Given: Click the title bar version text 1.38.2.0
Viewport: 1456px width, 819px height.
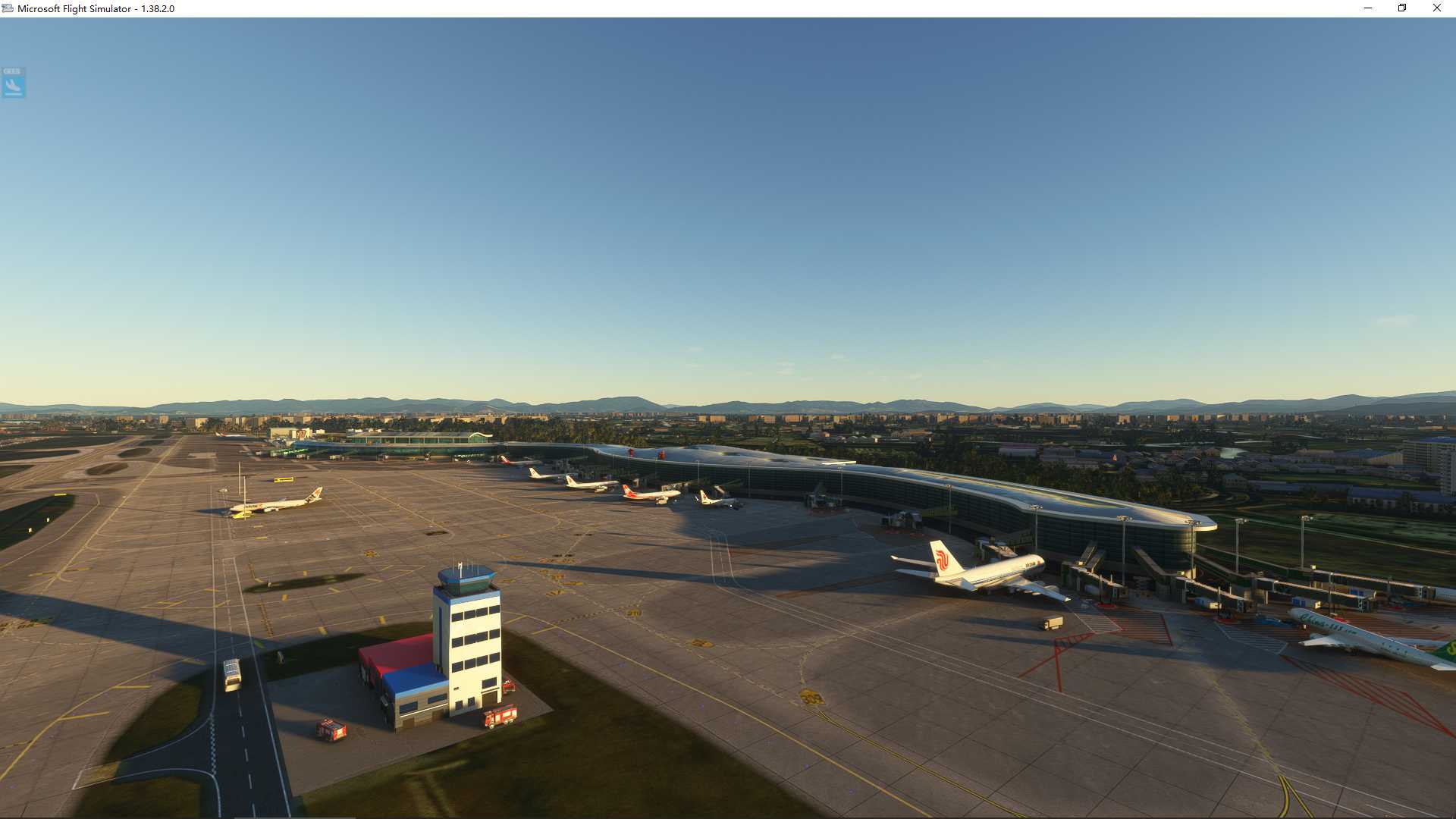Looking at the screenshot, I should [156, 10].
